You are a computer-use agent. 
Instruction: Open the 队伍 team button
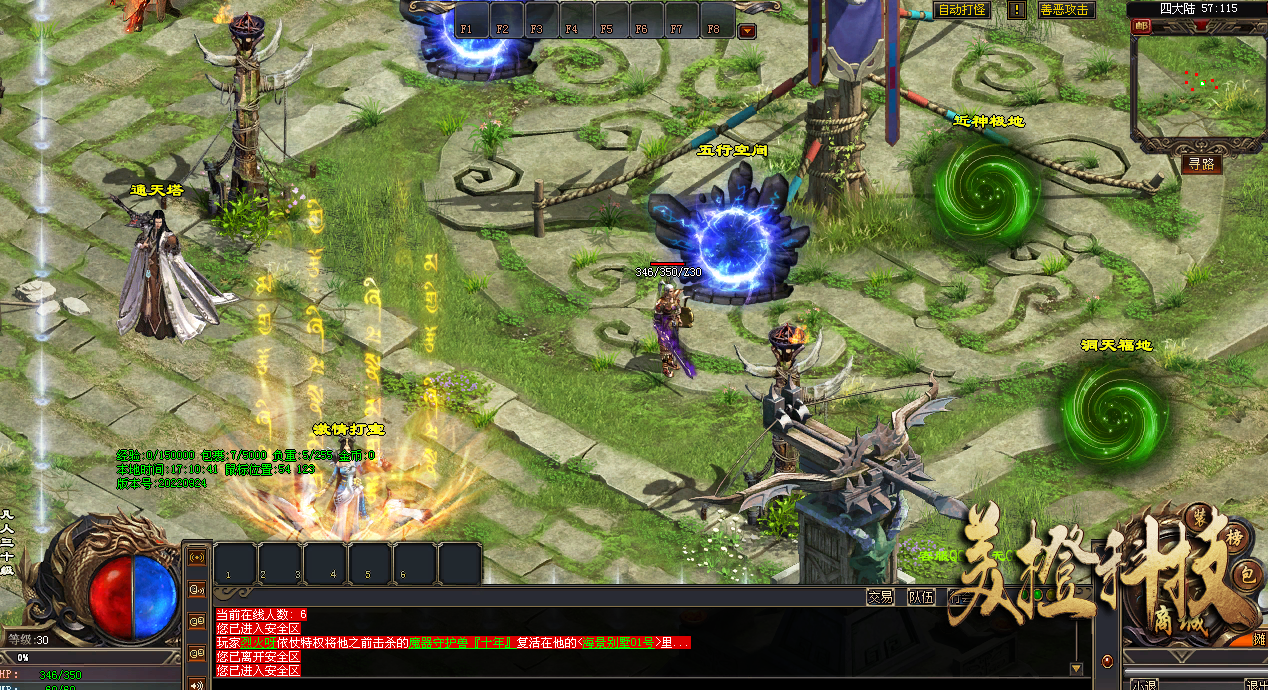(920, 597)
